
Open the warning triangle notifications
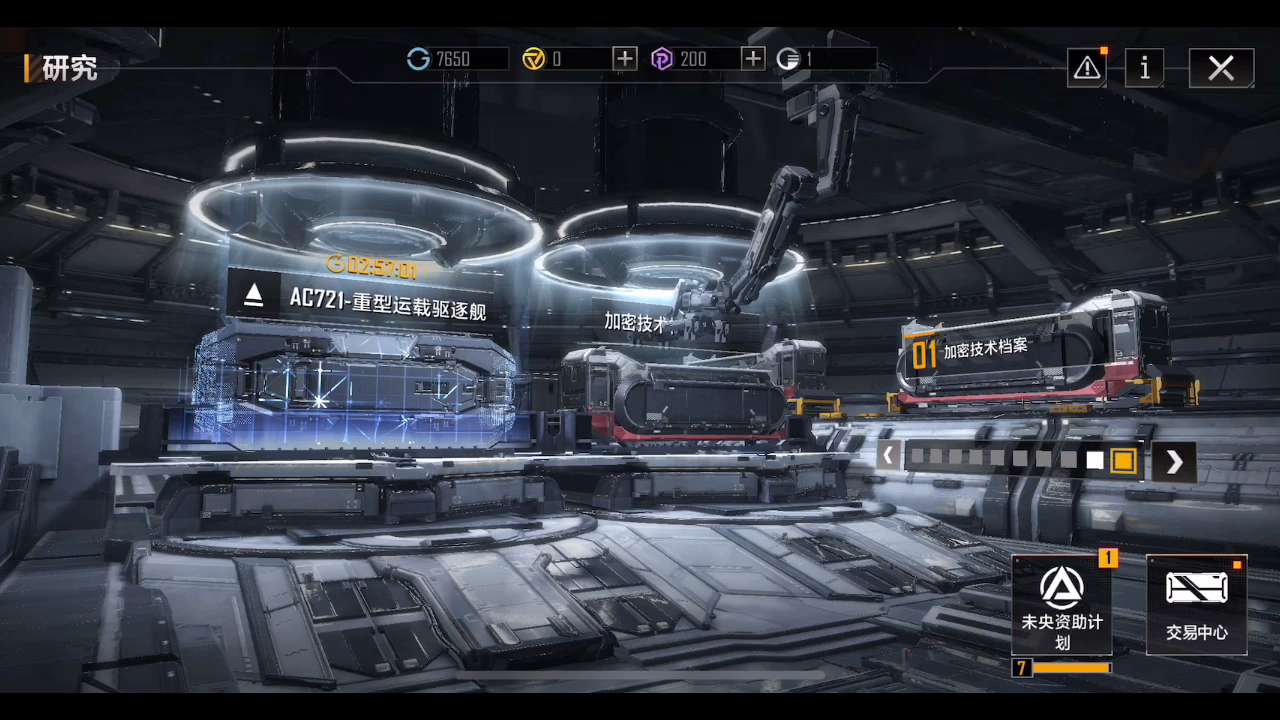pyautogui.click(x=1087, y=68)
